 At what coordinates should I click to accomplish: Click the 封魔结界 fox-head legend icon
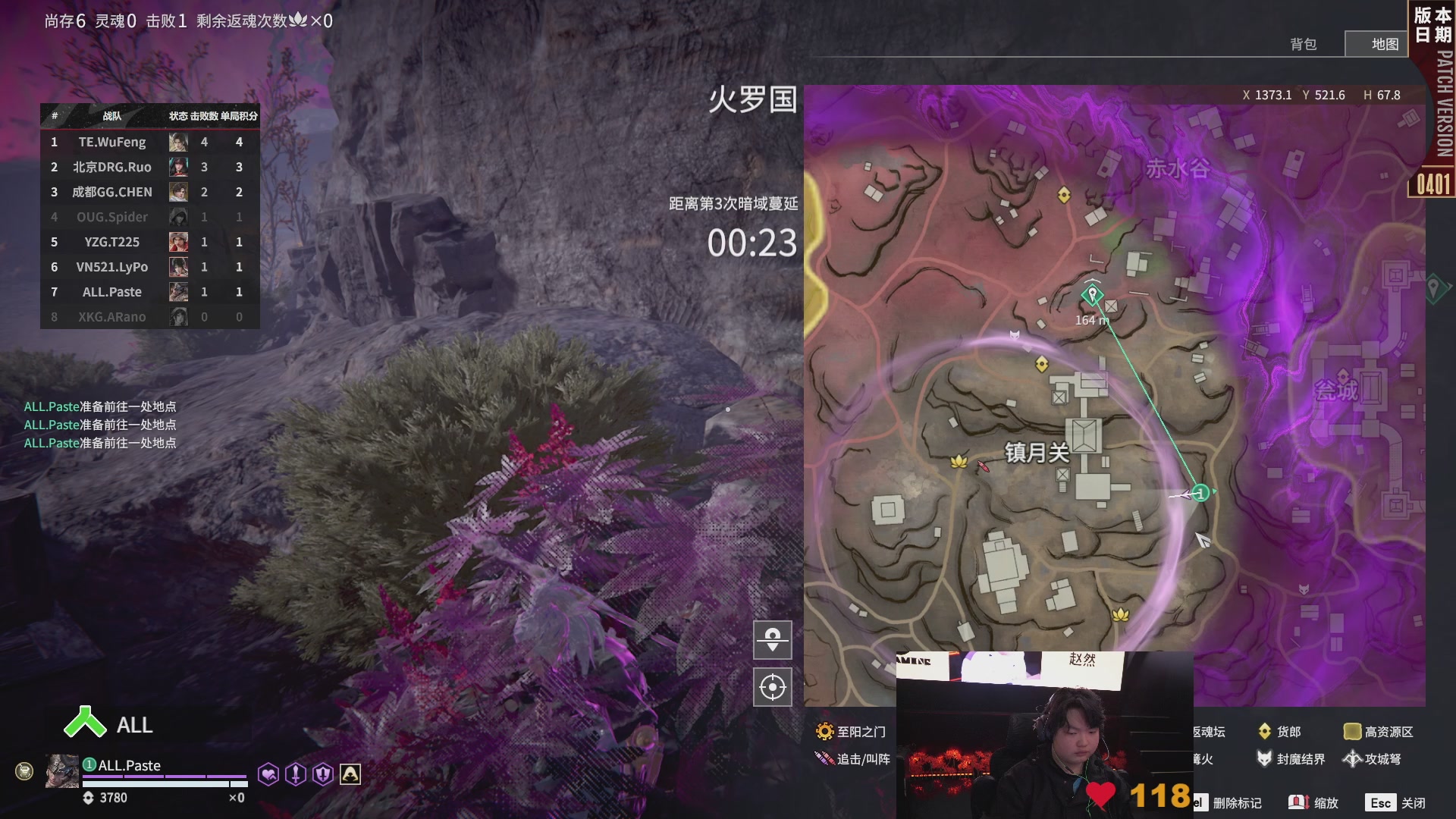click(x=1266, y=759)
